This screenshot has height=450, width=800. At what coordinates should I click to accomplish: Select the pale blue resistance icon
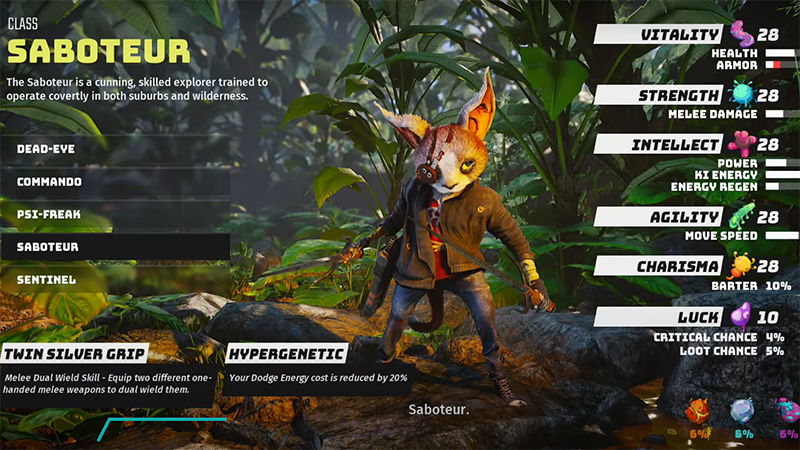(x=741, y=411)
